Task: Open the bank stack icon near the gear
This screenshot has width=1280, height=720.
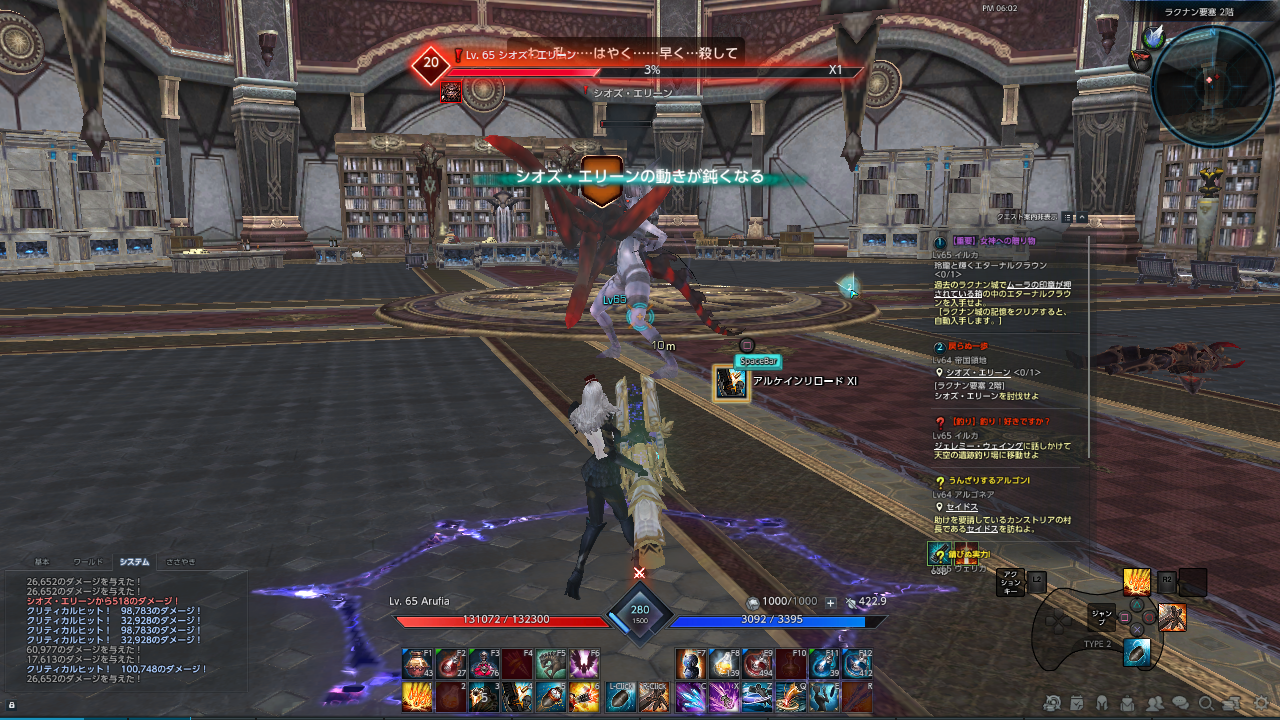Action: [1231, 703]
